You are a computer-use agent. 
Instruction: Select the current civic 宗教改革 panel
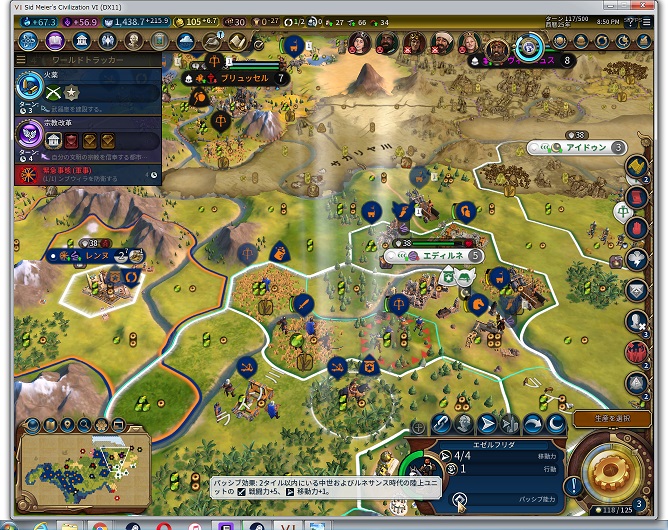point(80,139)
